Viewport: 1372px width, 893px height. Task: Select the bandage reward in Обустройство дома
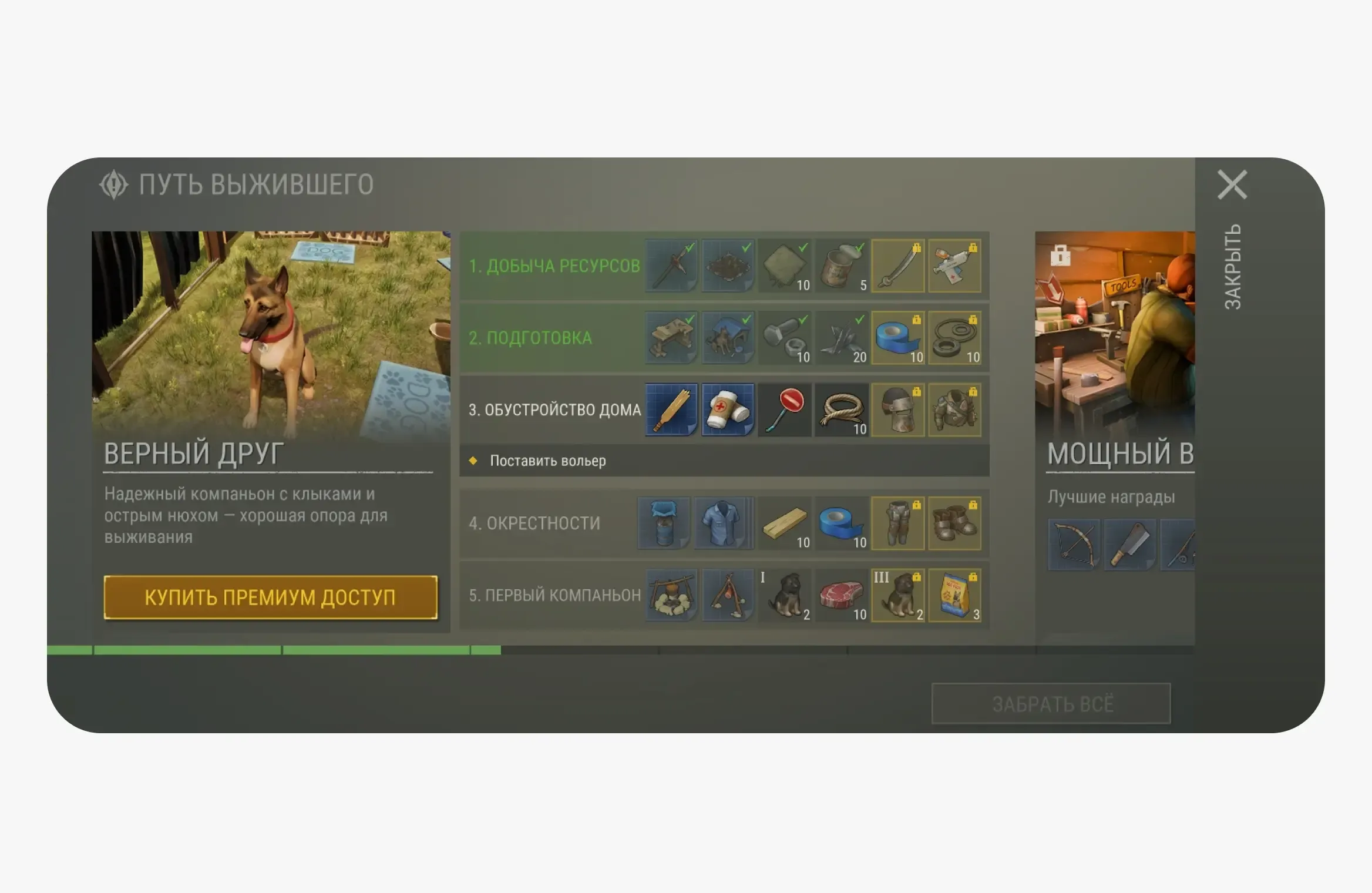click(727, 410)
